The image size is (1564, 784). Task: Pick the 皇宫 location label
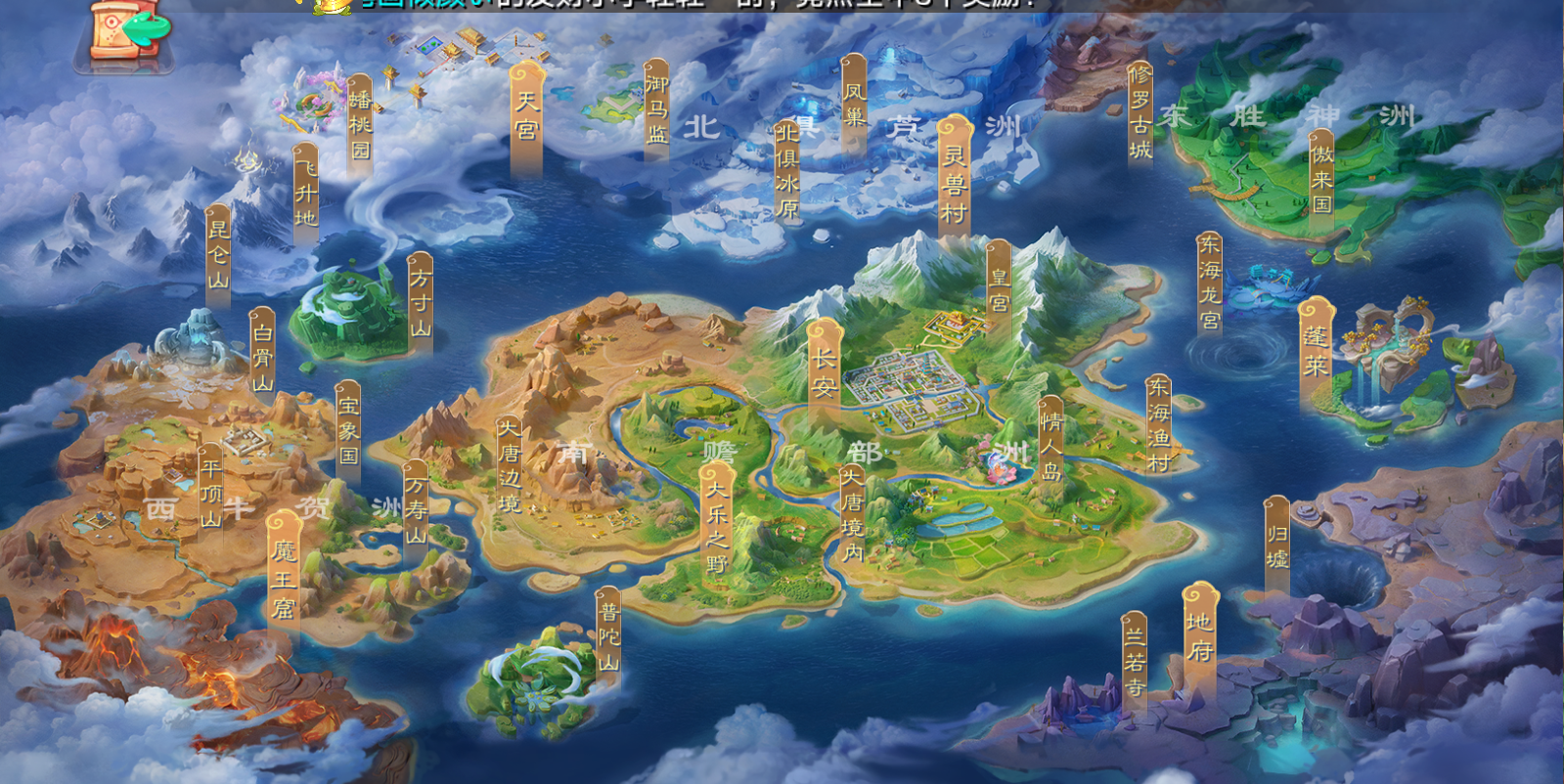[x=999, y=289]
